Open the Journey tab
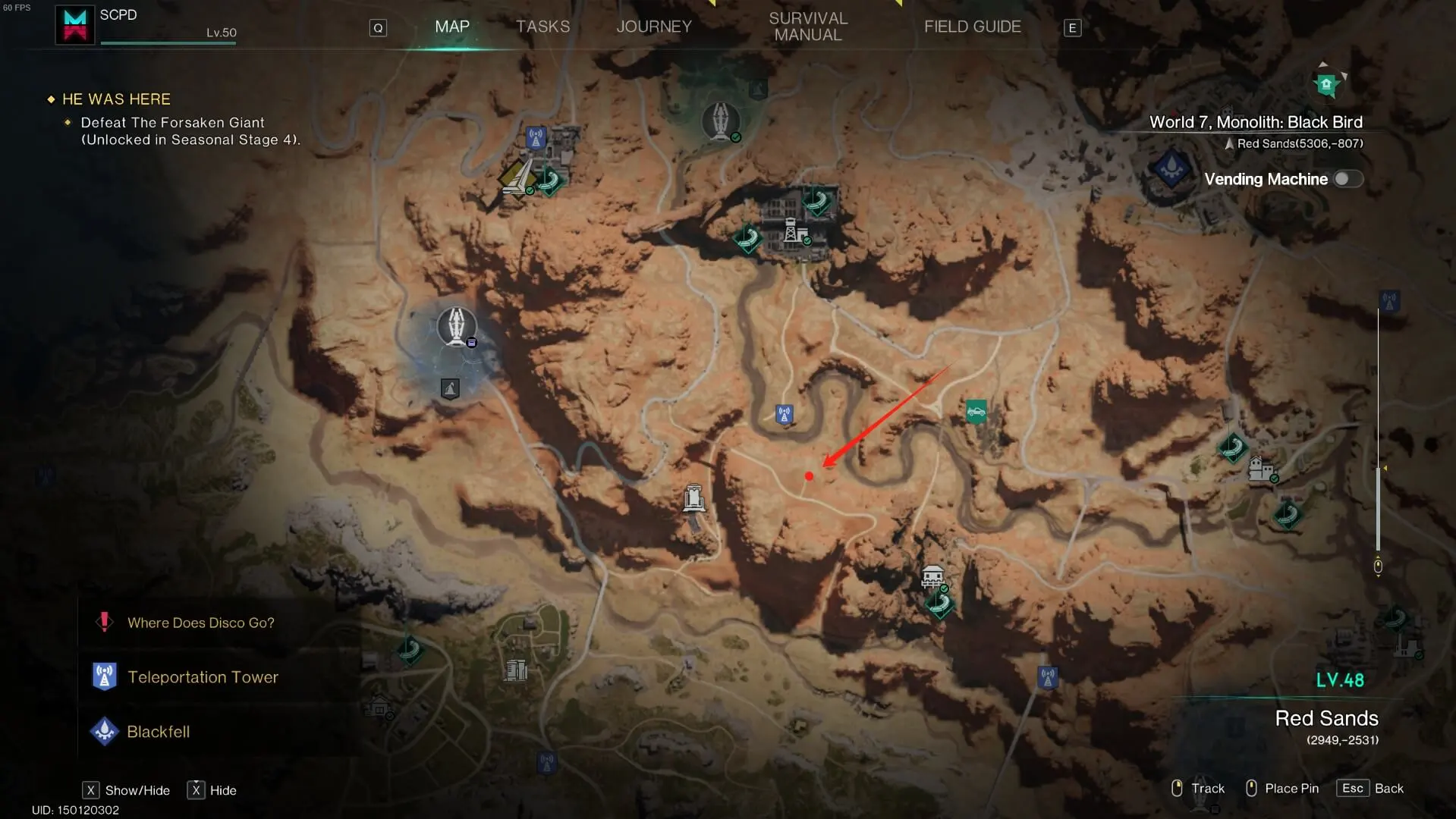Screen dimensions: 1456x819 (x=653, y=27)
